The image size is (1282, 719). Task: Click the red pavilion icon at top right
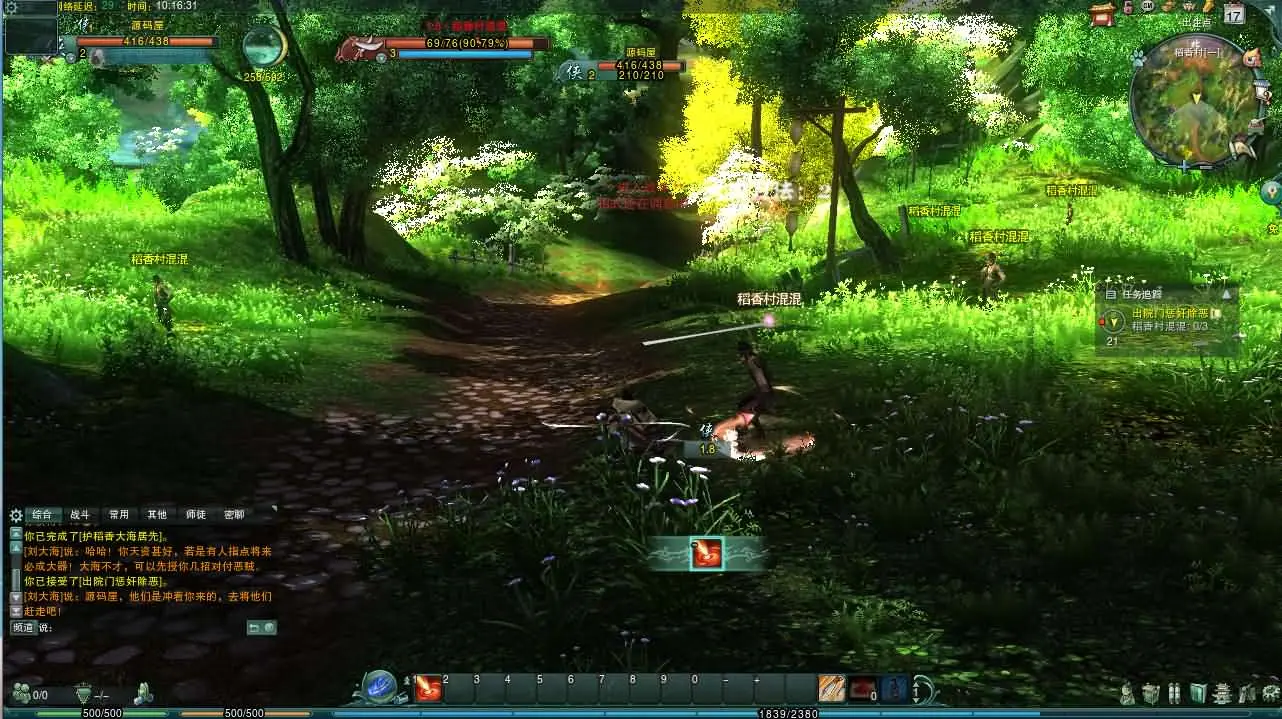tap(1103, 13)
